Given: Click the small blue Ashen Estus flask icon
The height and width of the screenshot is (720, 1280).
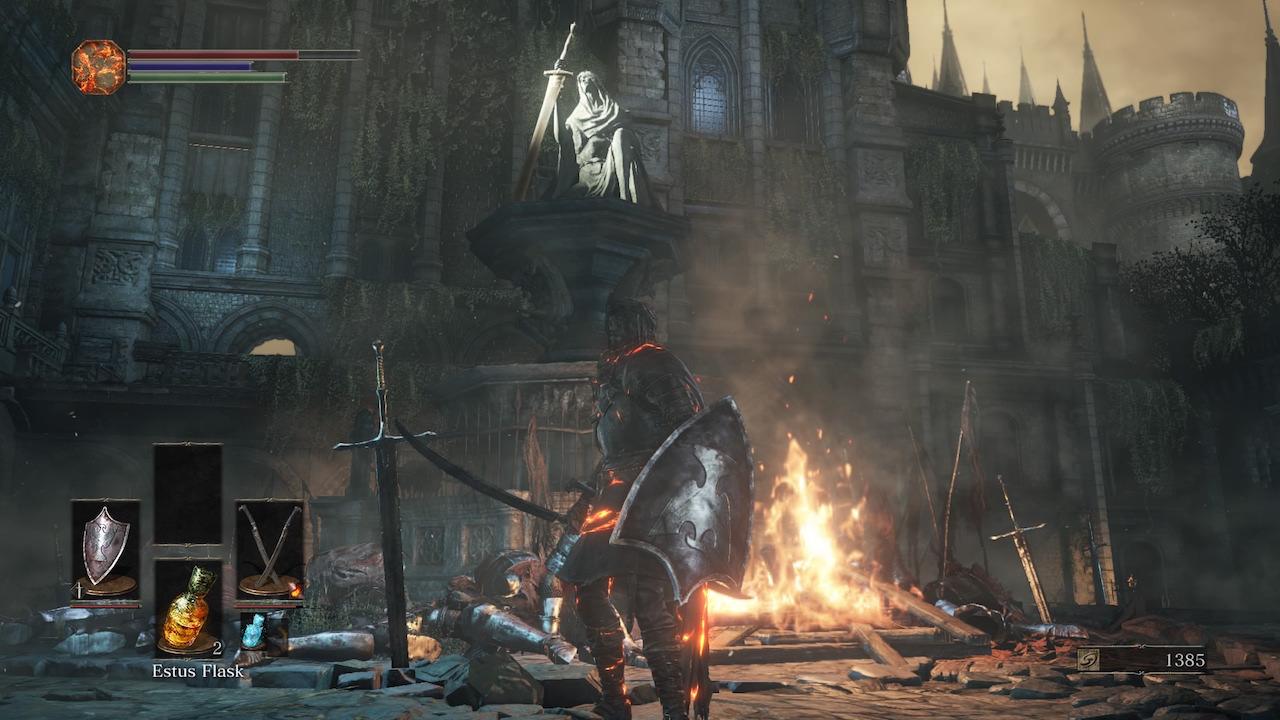Looking at the screenshot, I should (253, 632).
